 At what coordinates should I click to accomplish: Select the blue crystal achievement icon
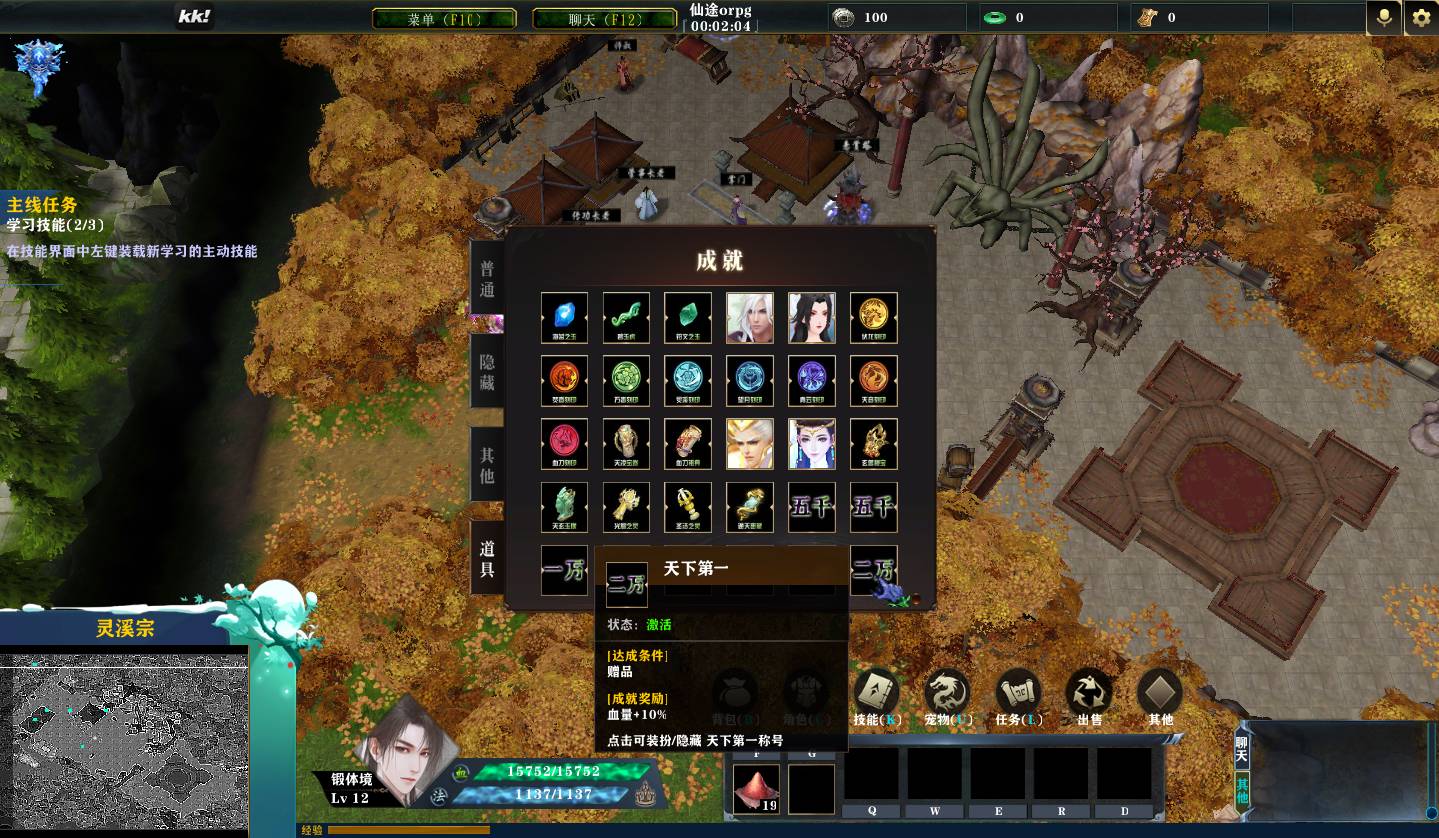pyautogui.click(x=564, y=317)
